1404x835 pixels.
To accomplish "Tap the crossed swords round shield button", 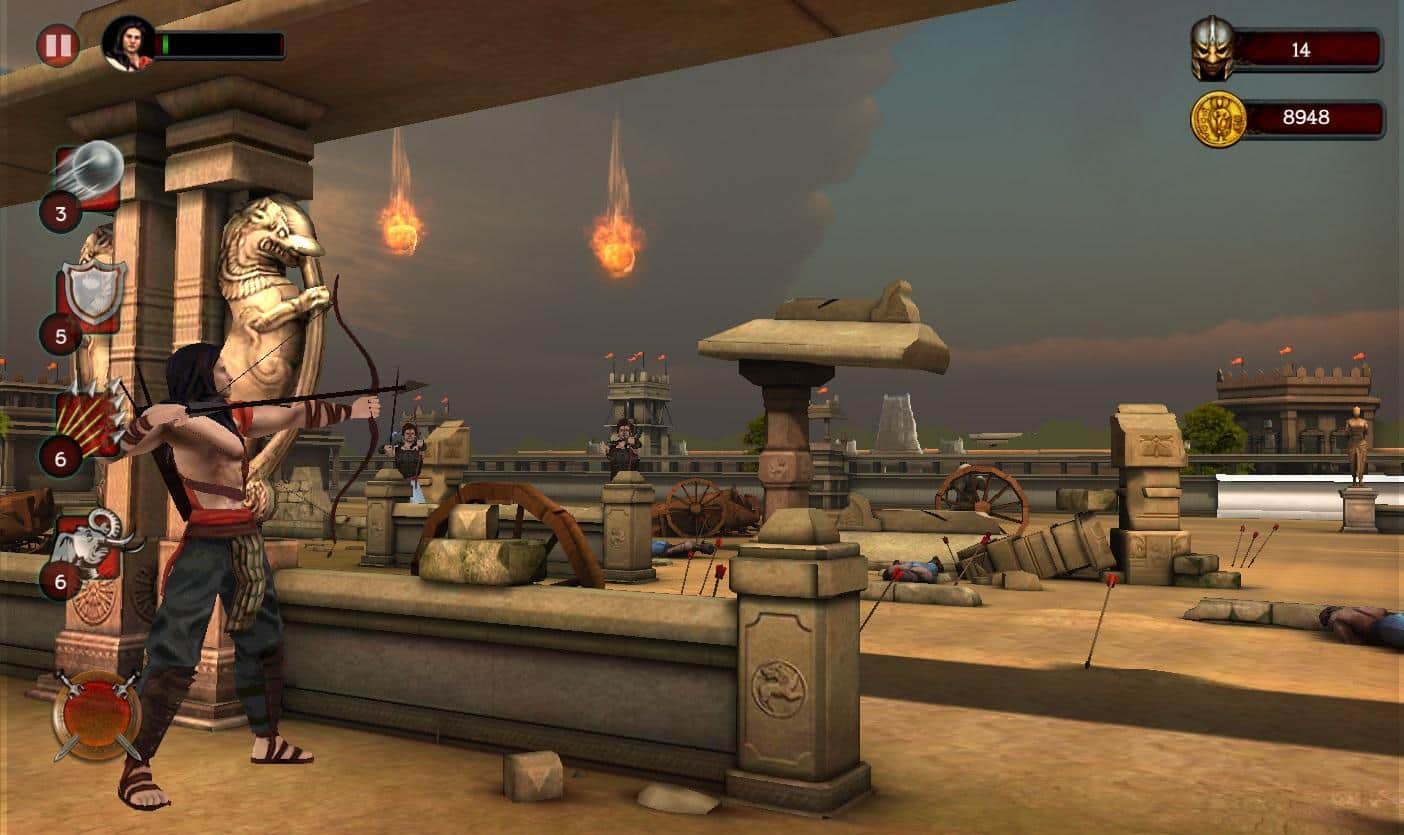I will (x=97, y=713).
